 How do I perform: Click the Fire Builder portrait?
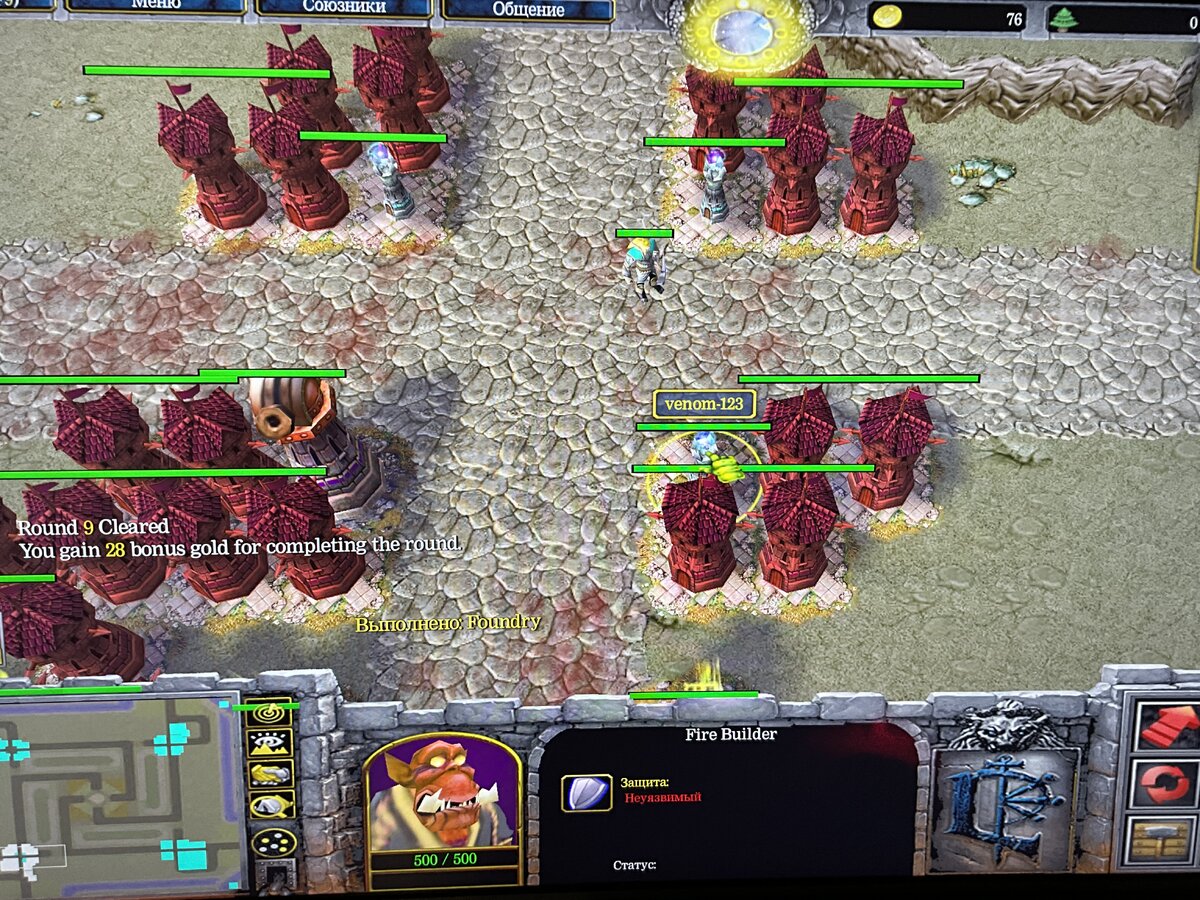pyautogui.click(x=443, y=793)
